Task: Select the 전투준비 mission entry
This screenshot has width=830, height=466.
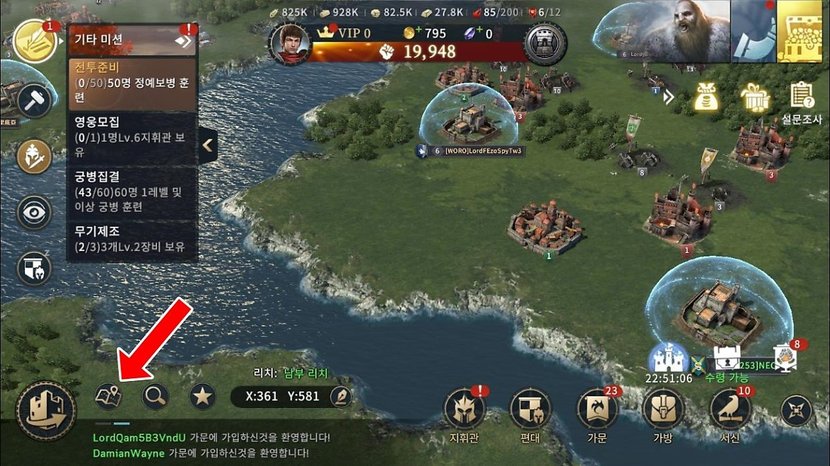Action: pyautogui.click(x=131, y=81)
